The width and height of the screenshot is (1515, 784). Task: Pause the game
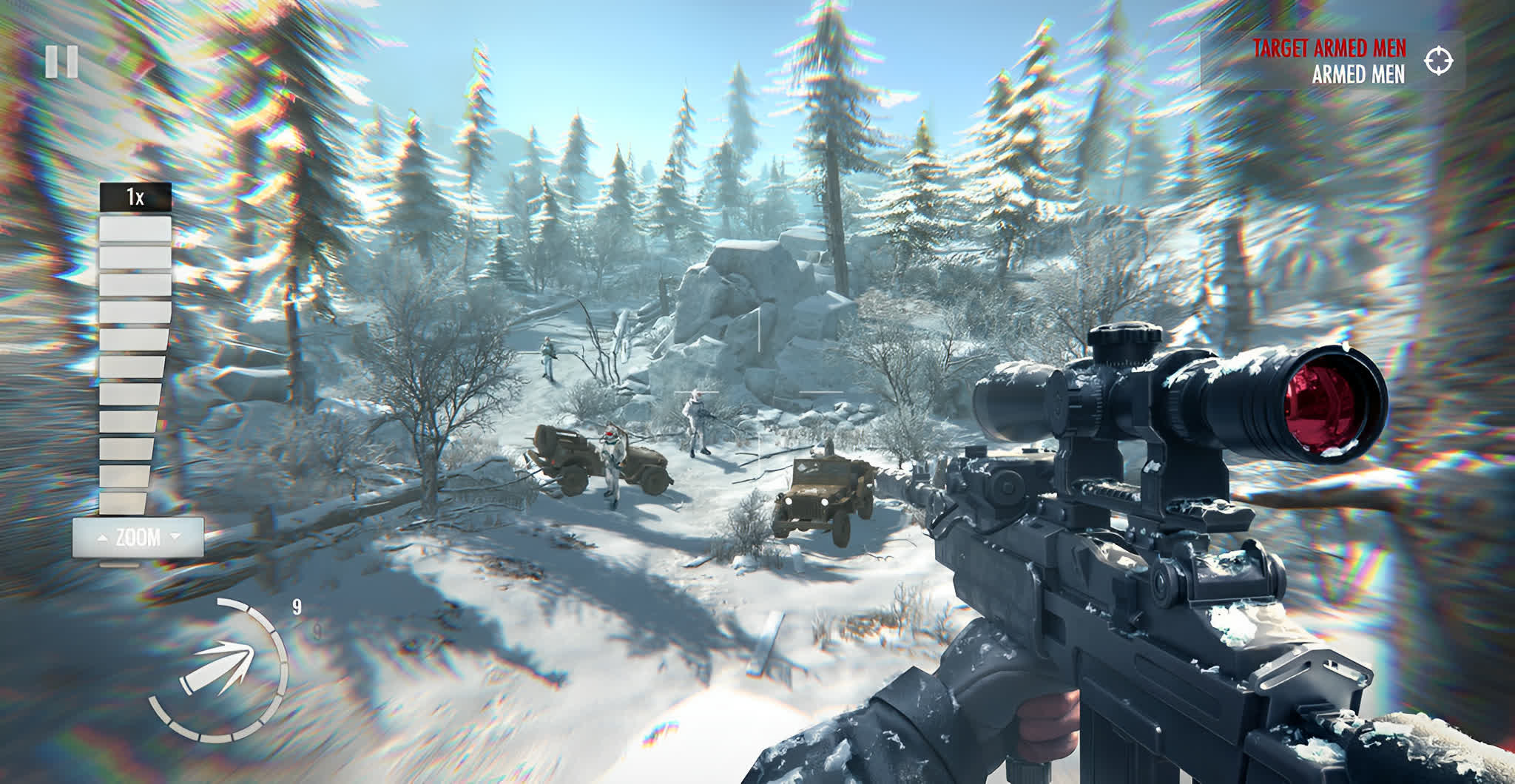tap(61, 62)
